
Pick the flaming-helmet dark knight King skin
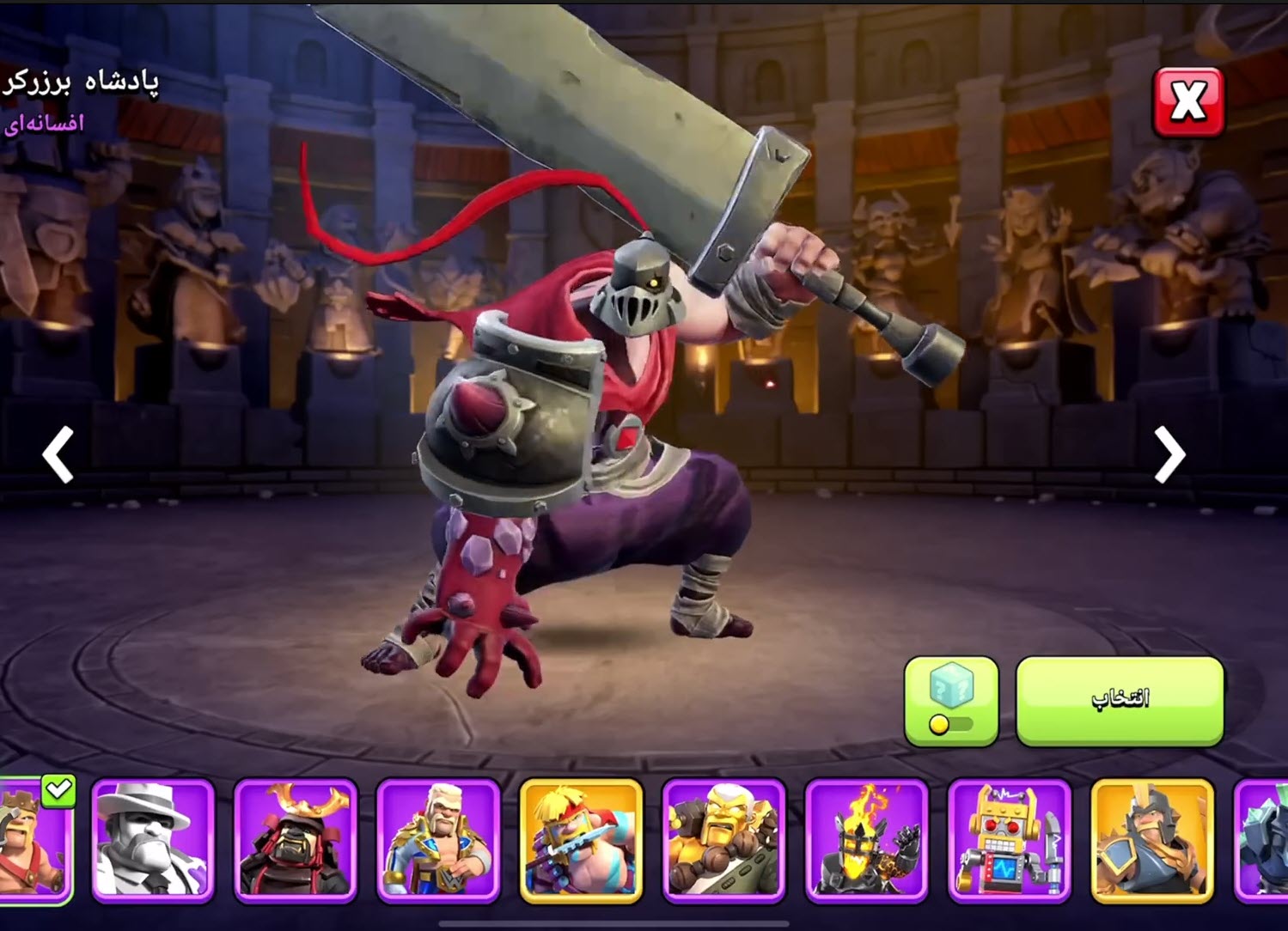pyautogui.click(x=866, y=840)
